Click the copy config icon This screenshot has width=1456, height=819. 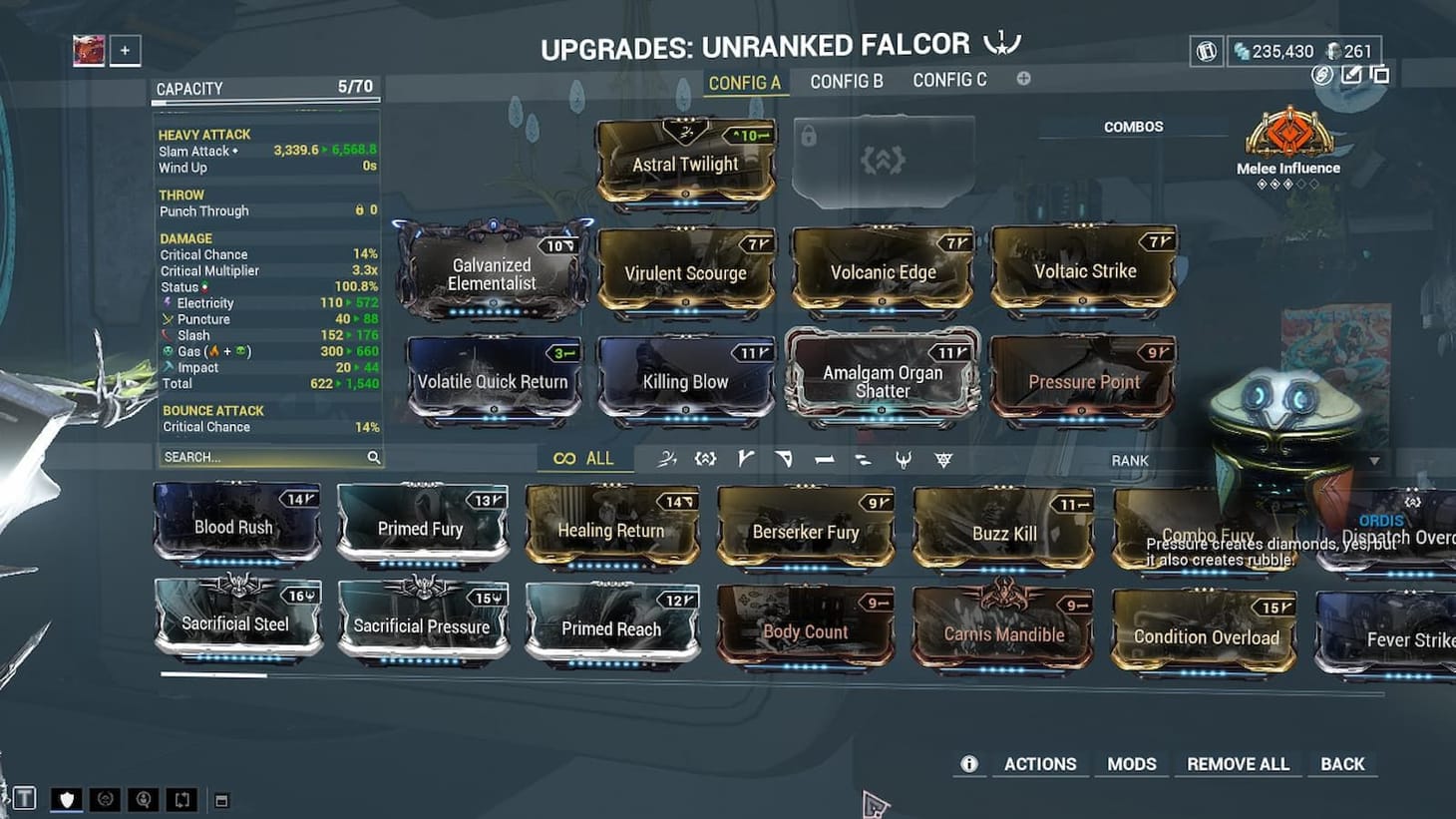[1381, 74]
